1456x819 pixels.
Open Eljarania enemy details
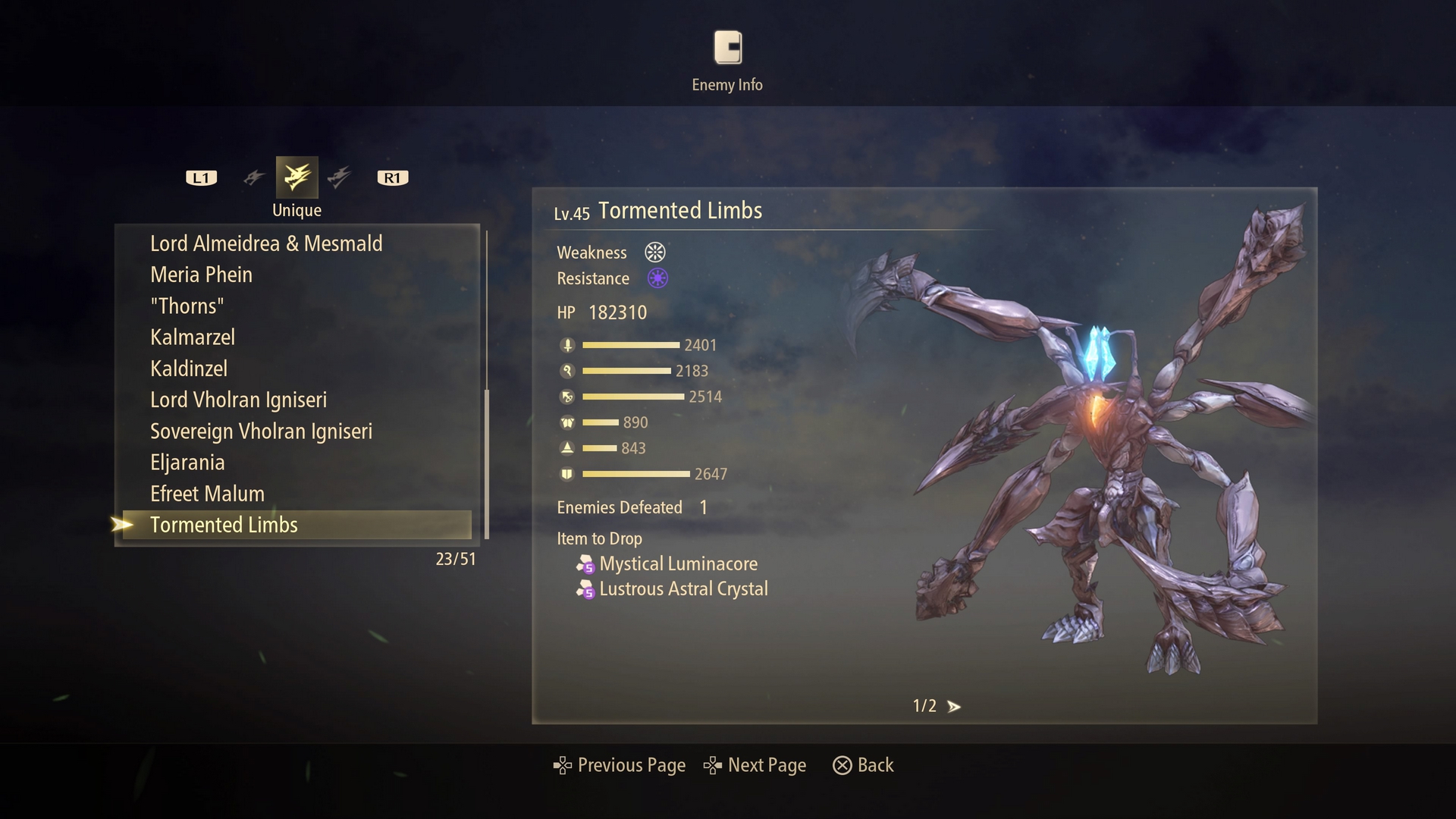point(187,463)
